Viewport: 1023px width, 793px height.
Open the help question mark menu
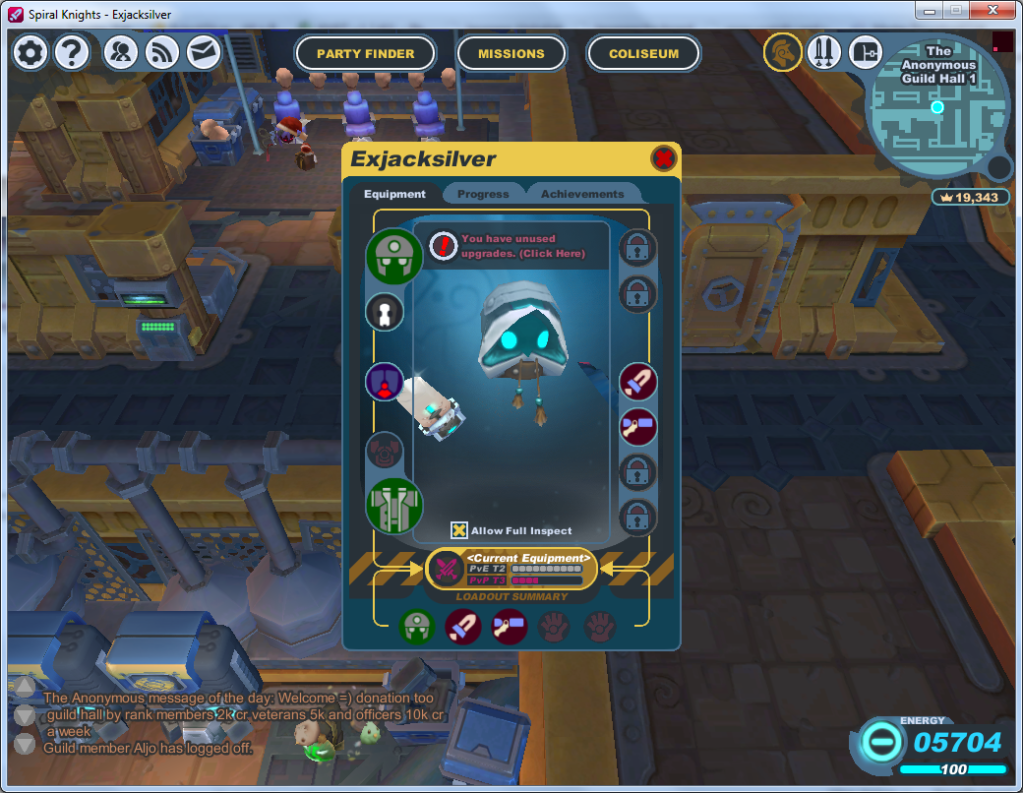(x=72, y=52)
